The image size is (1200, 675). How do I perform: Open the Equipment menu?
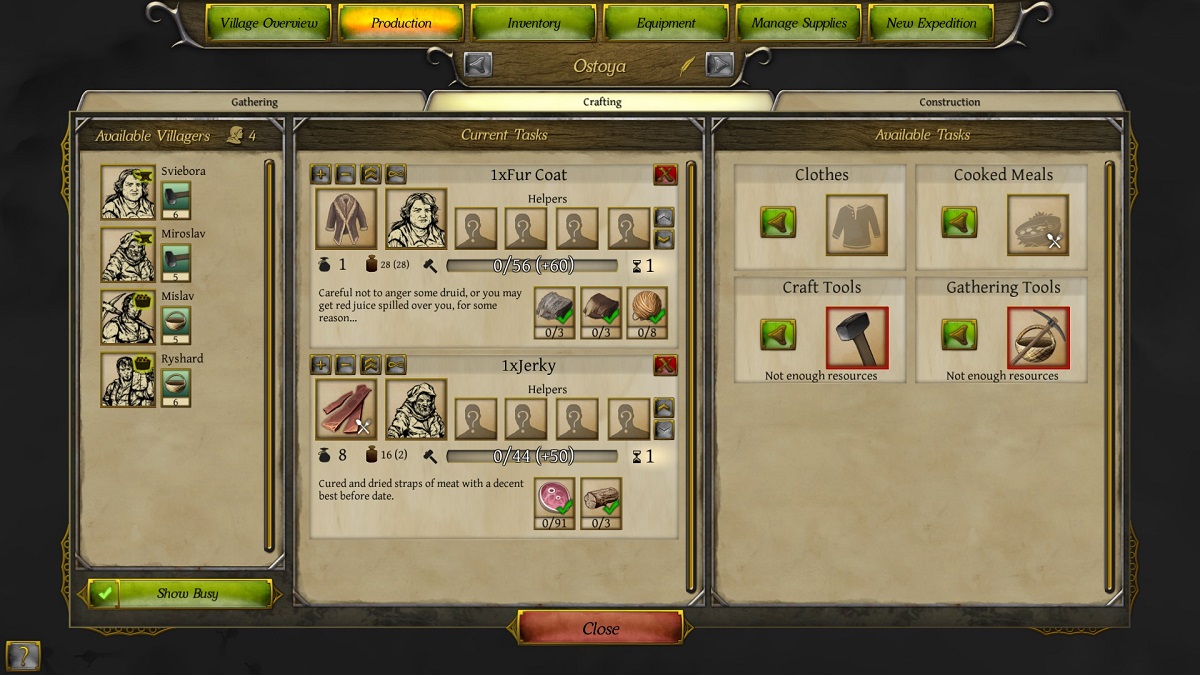[x=666, y=23]
